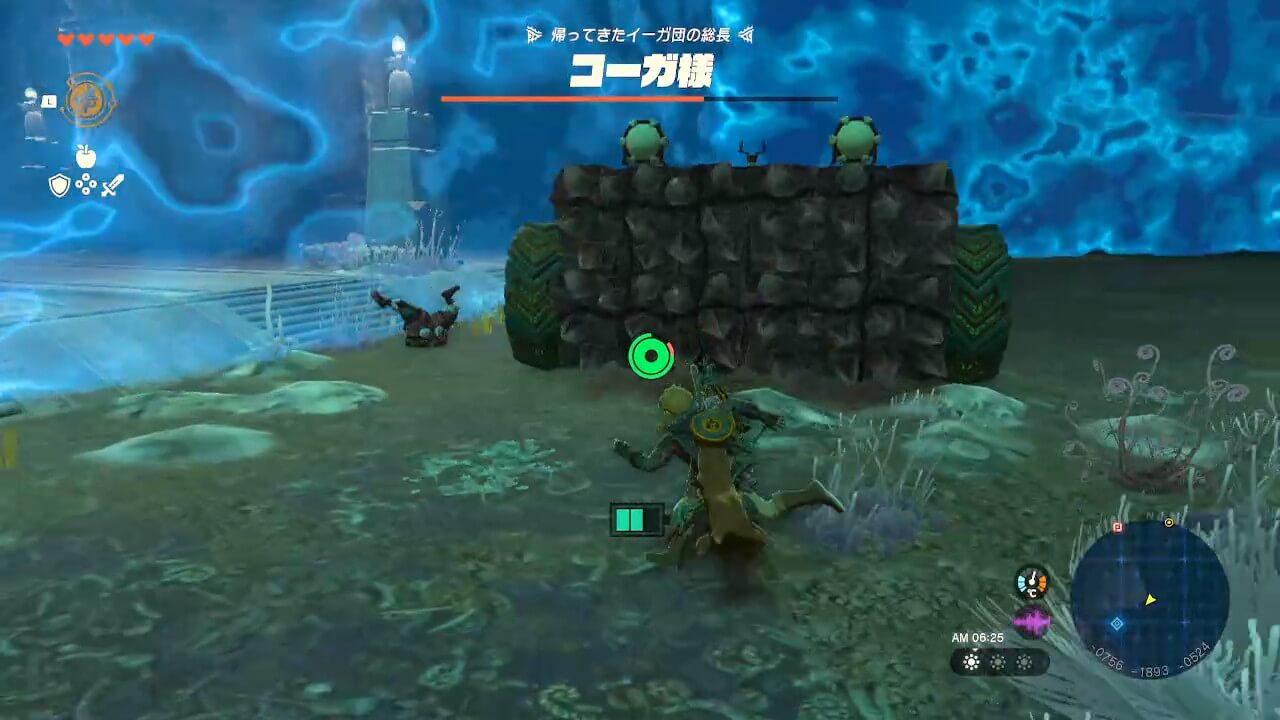The image size is (1280, 720).
Task: Click the blue diamond marker on minimap
Action: point(1117,623)
